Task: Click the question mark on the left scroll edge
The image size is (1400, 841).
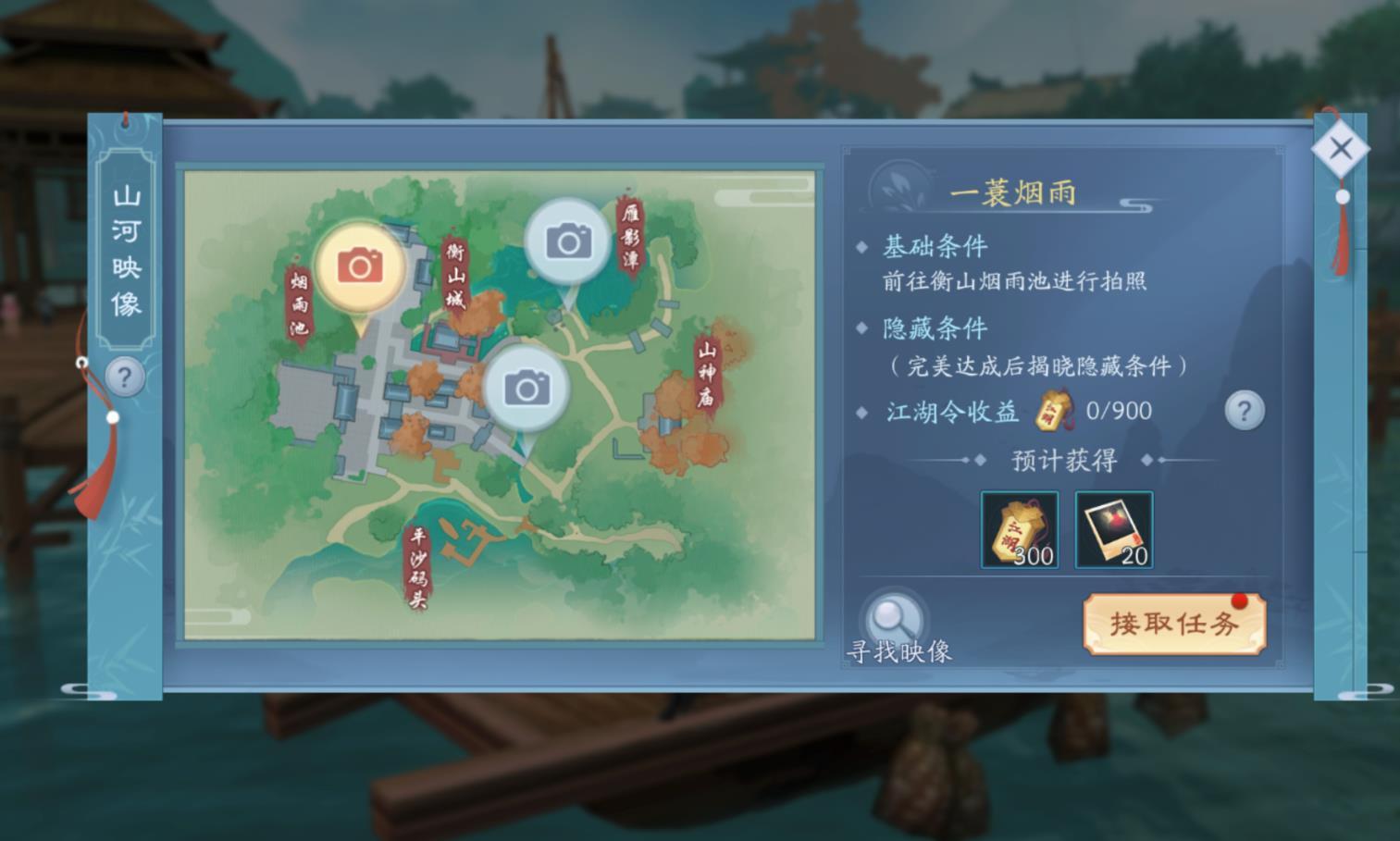Action: click(x=125, y=377)
